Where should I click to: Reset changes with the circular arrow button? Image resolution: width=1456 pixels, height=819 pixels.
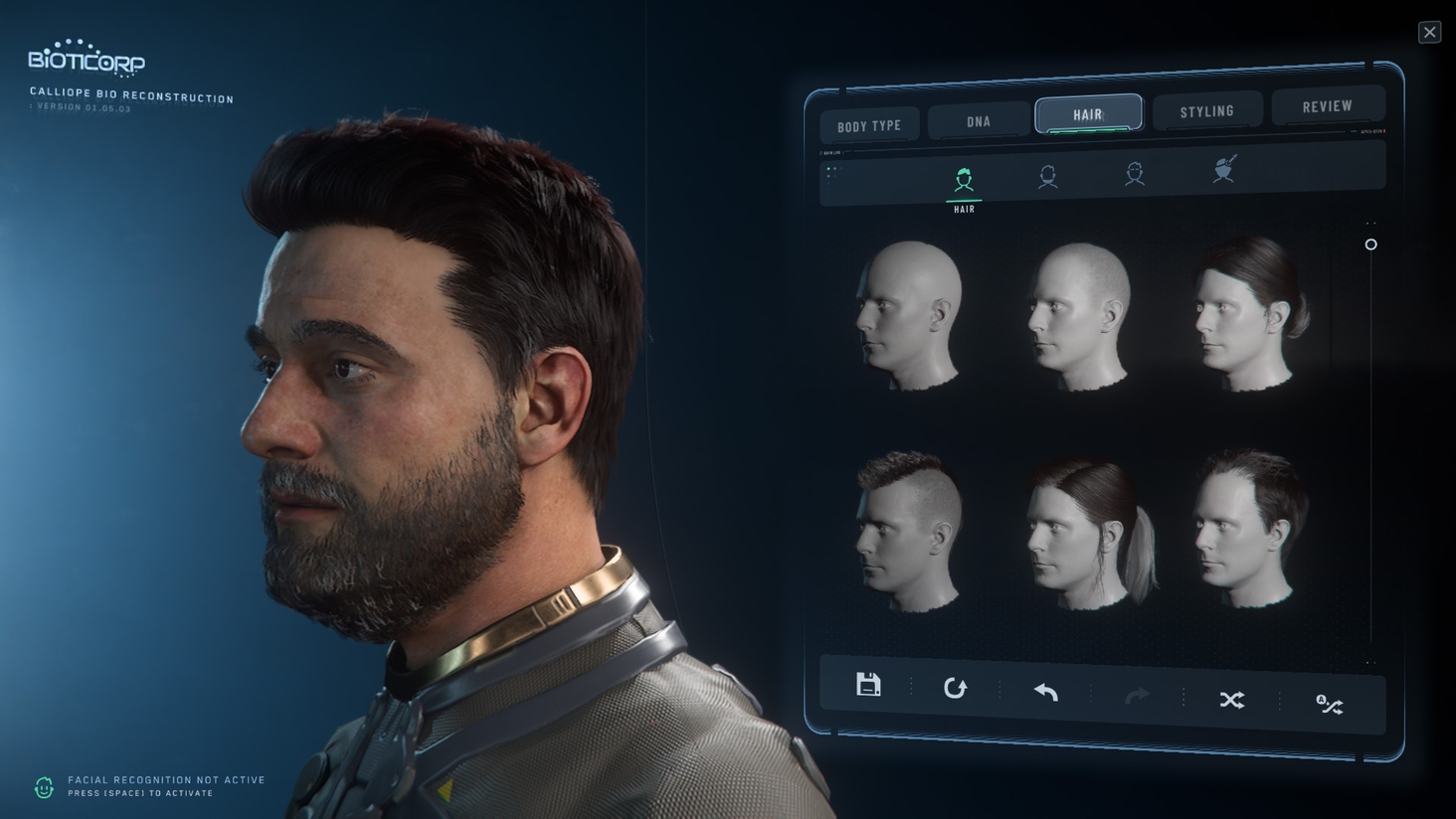pyautogui.click(x=955, y=688)
